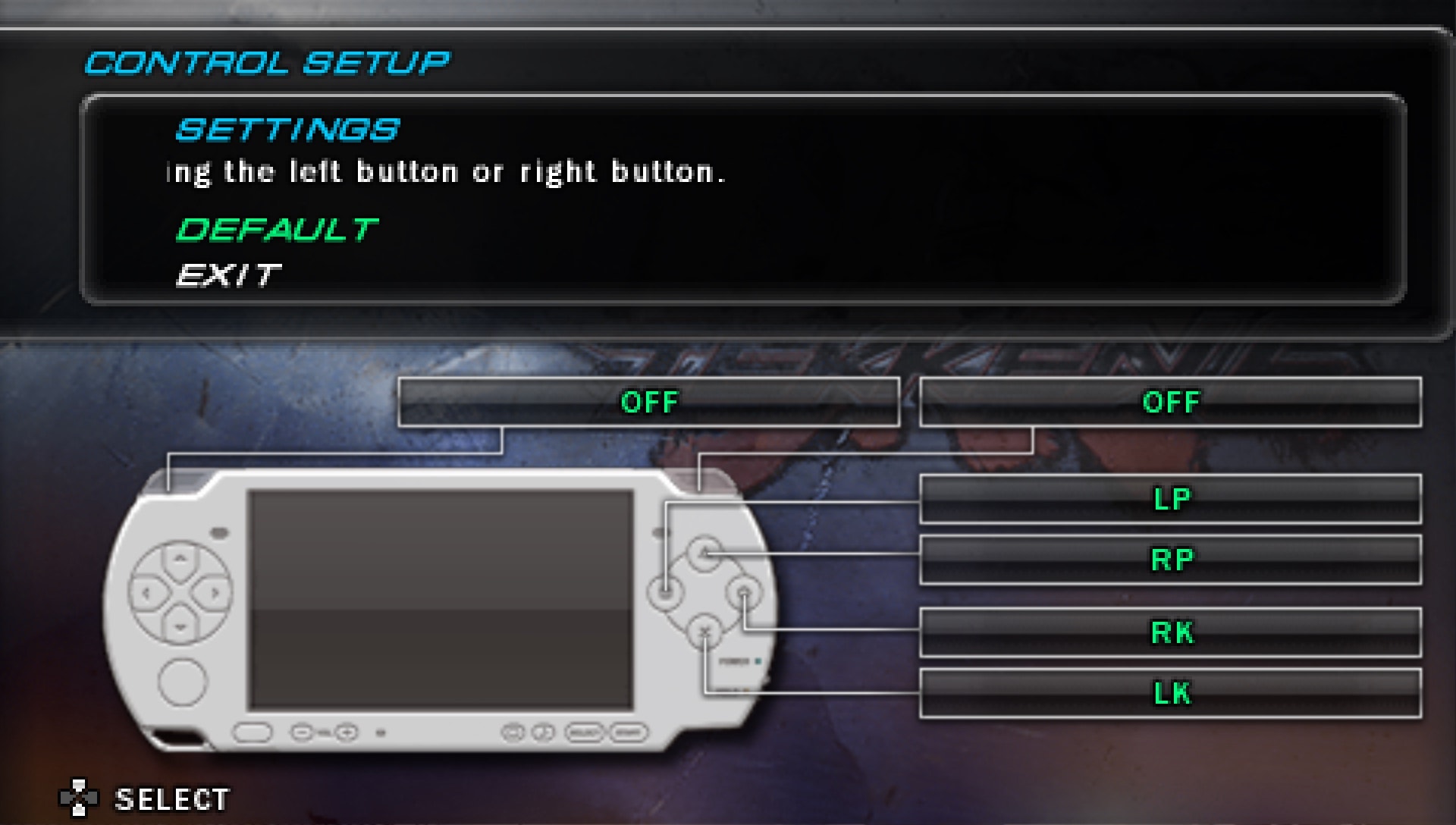
Task: Select the LK button assignment box
Action: (x=1170, y=693)
